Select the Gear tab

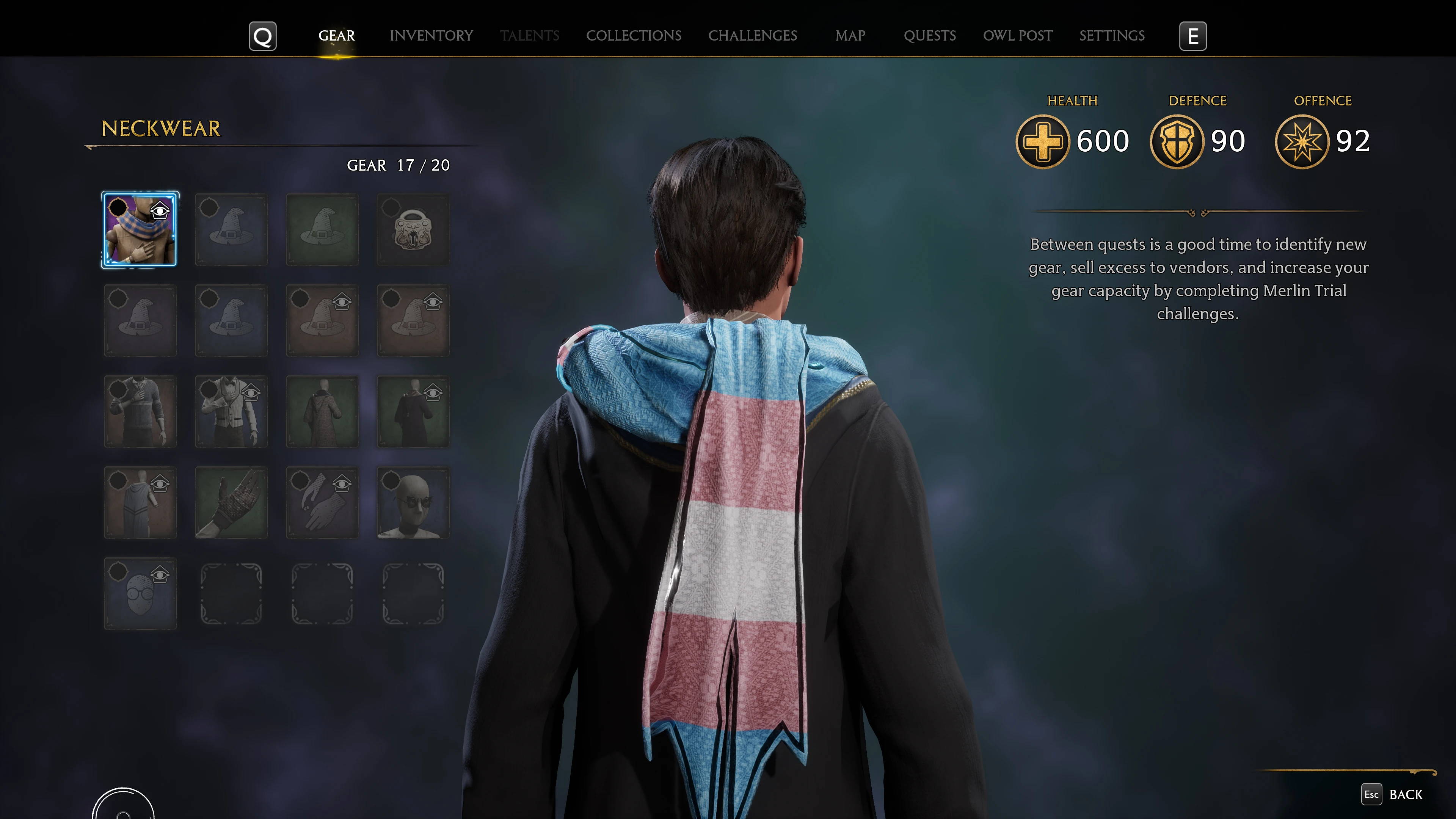(x=336, y=36)
